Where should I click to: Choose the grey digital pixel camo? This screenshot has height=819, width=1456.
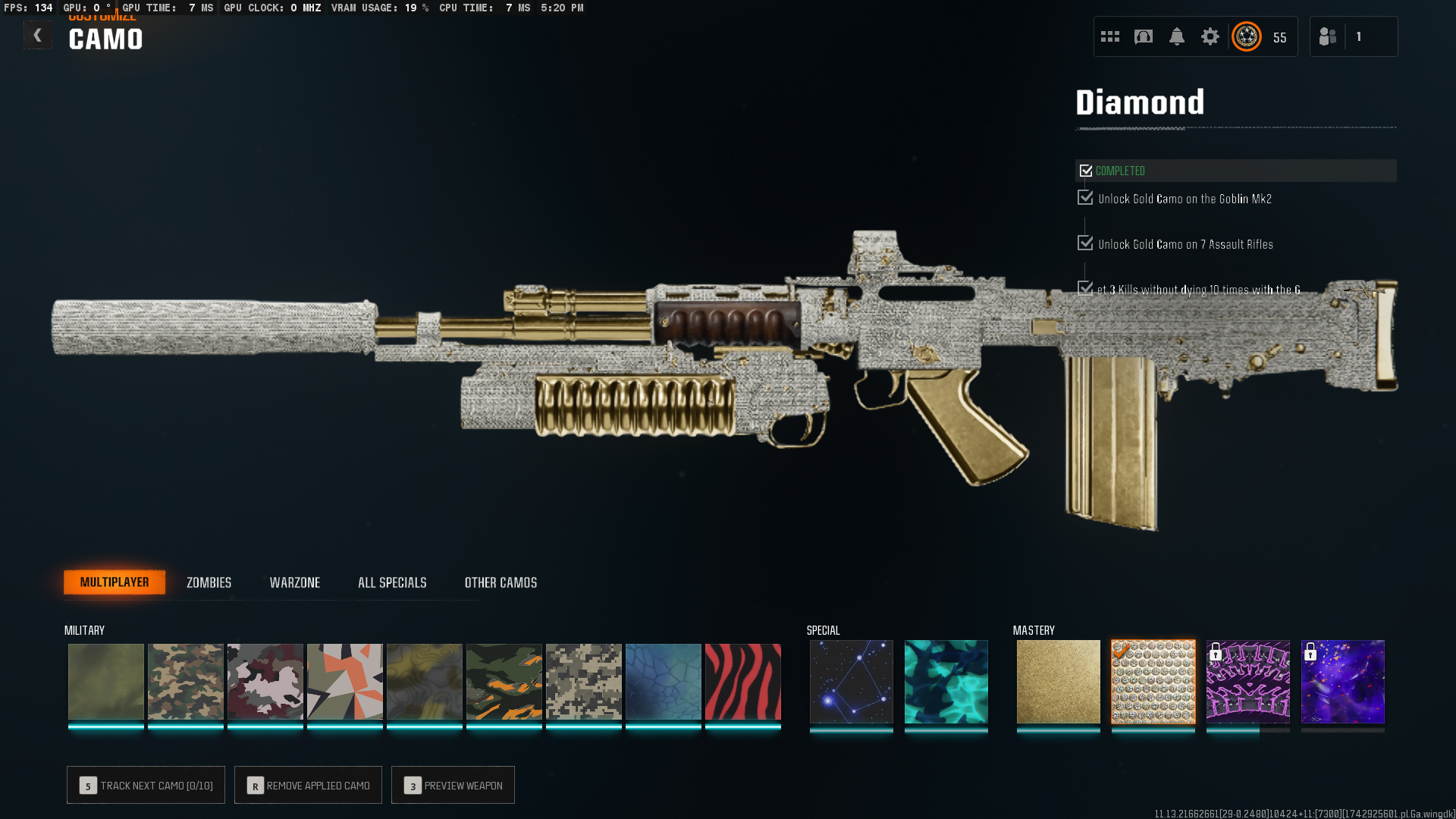tap(583, 682)
